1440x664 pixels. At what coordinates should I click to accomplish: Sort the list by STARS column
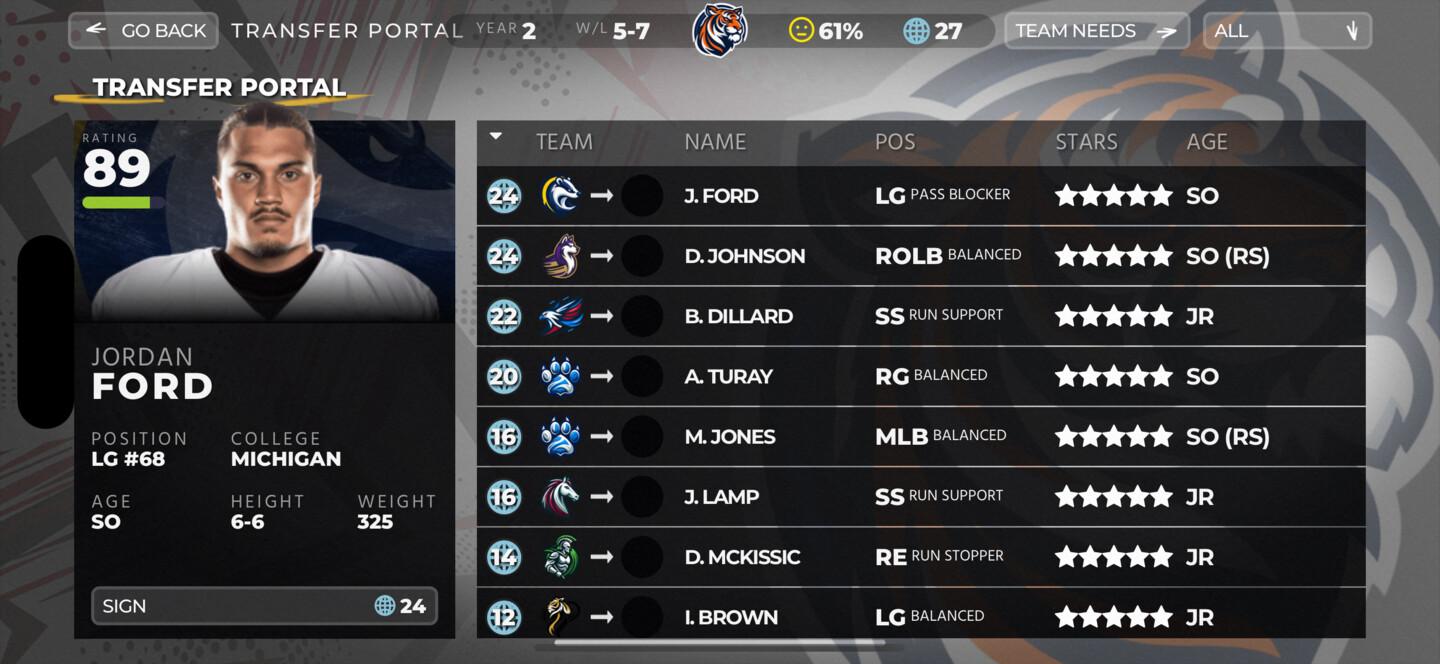pyautogui.click(x=1086, y=142)
